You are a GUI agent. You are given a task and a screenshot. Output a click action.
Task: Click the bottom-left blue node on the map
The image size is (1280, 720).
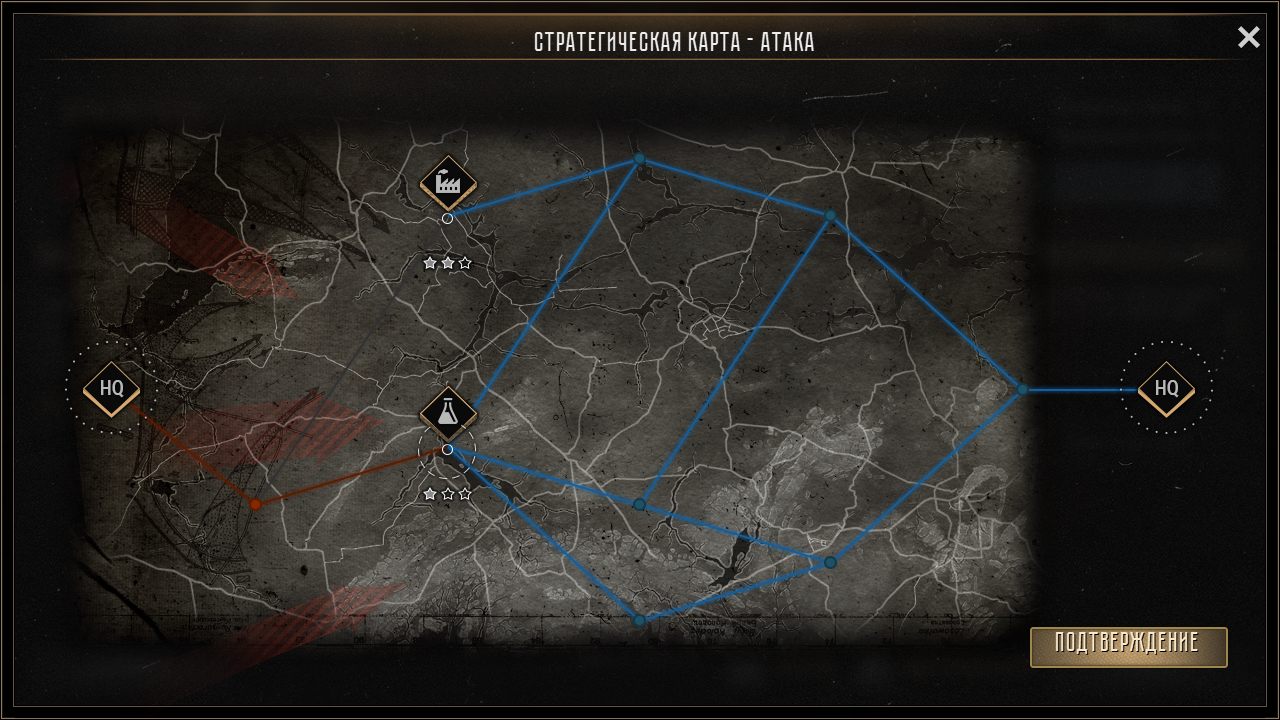(x=639, y=619)
